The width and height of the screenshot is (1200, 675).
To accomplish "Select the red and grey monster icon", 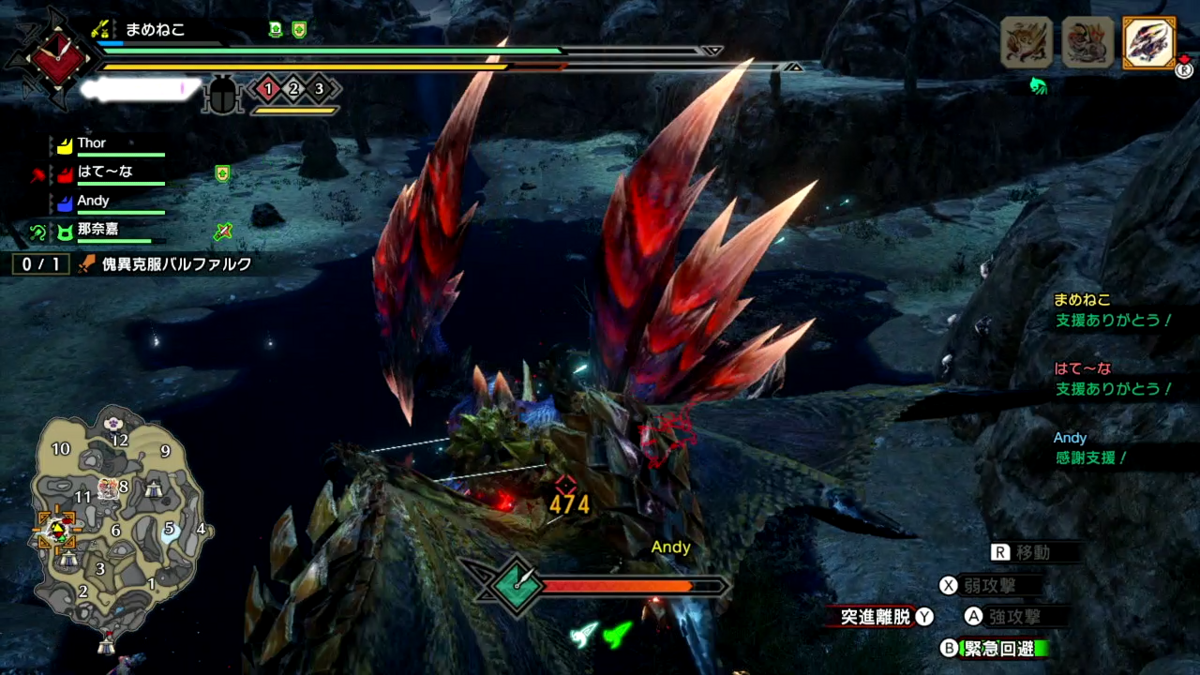I will pos(1088,44).
